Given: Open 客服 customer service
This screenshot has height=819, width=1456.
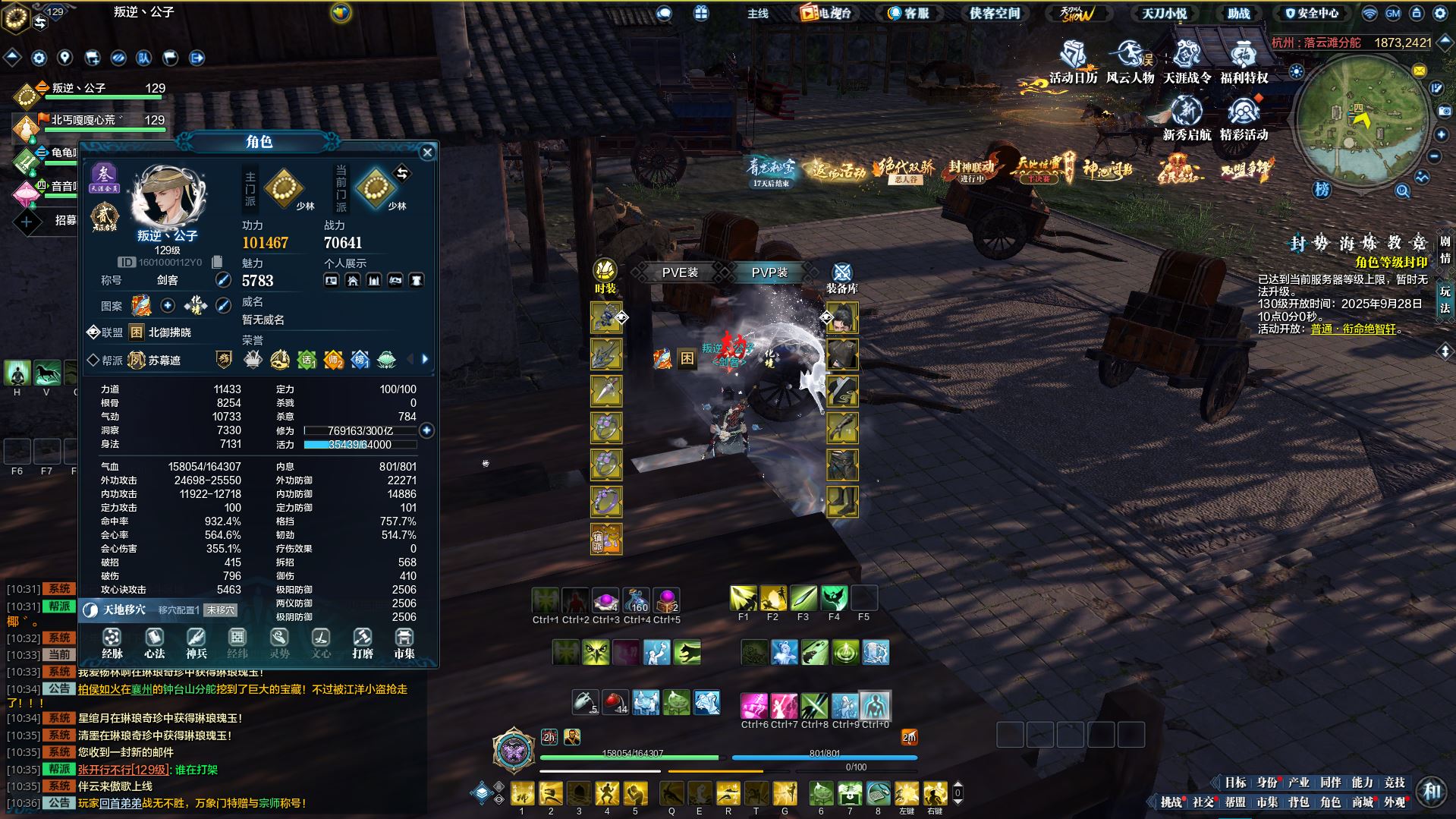Looking at the screenshot, I should pyautogui.click(x=908, y=13).
